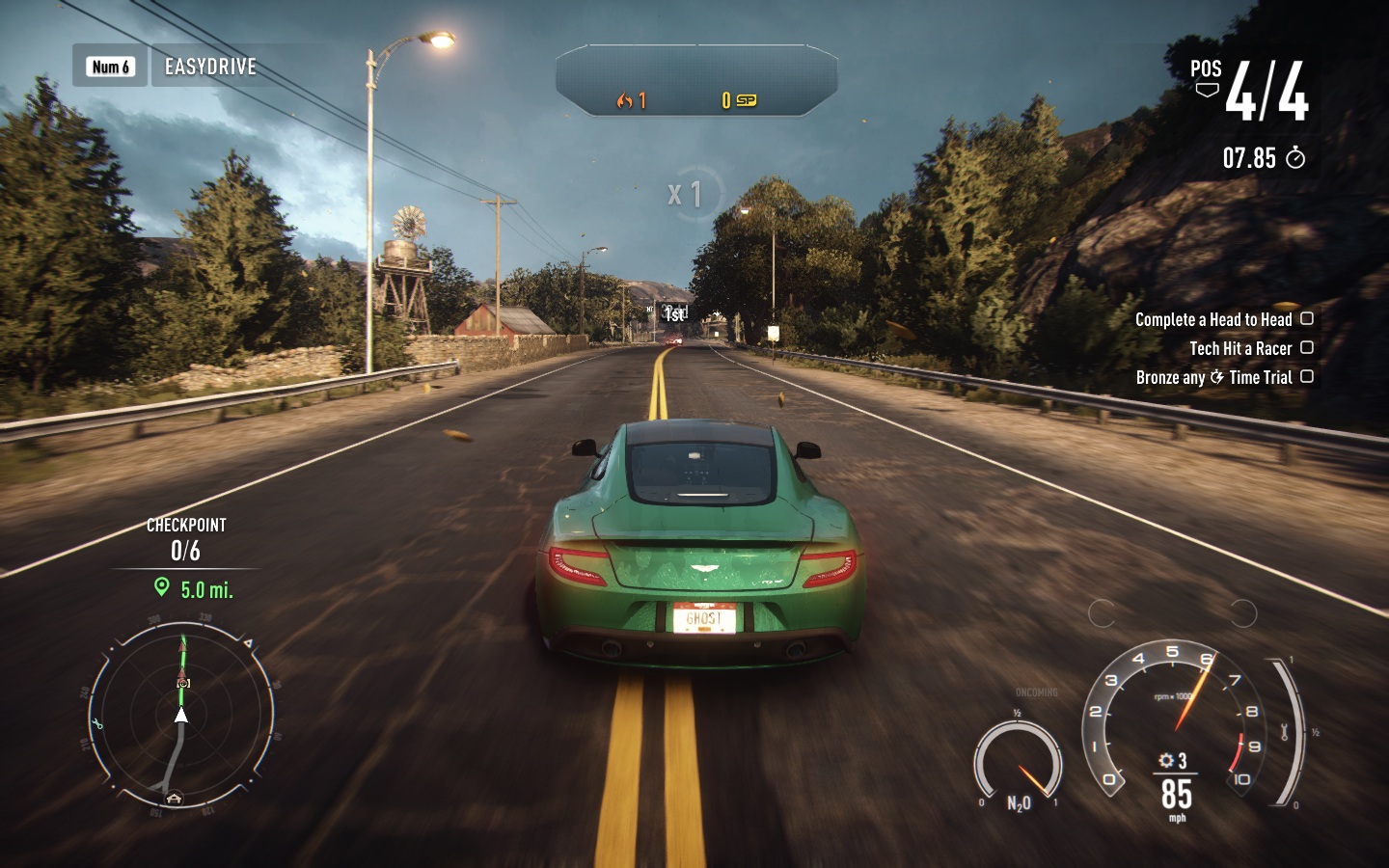Select the Bronze any Time Trial objective
1389x868 pixels.
point(1213,377)
